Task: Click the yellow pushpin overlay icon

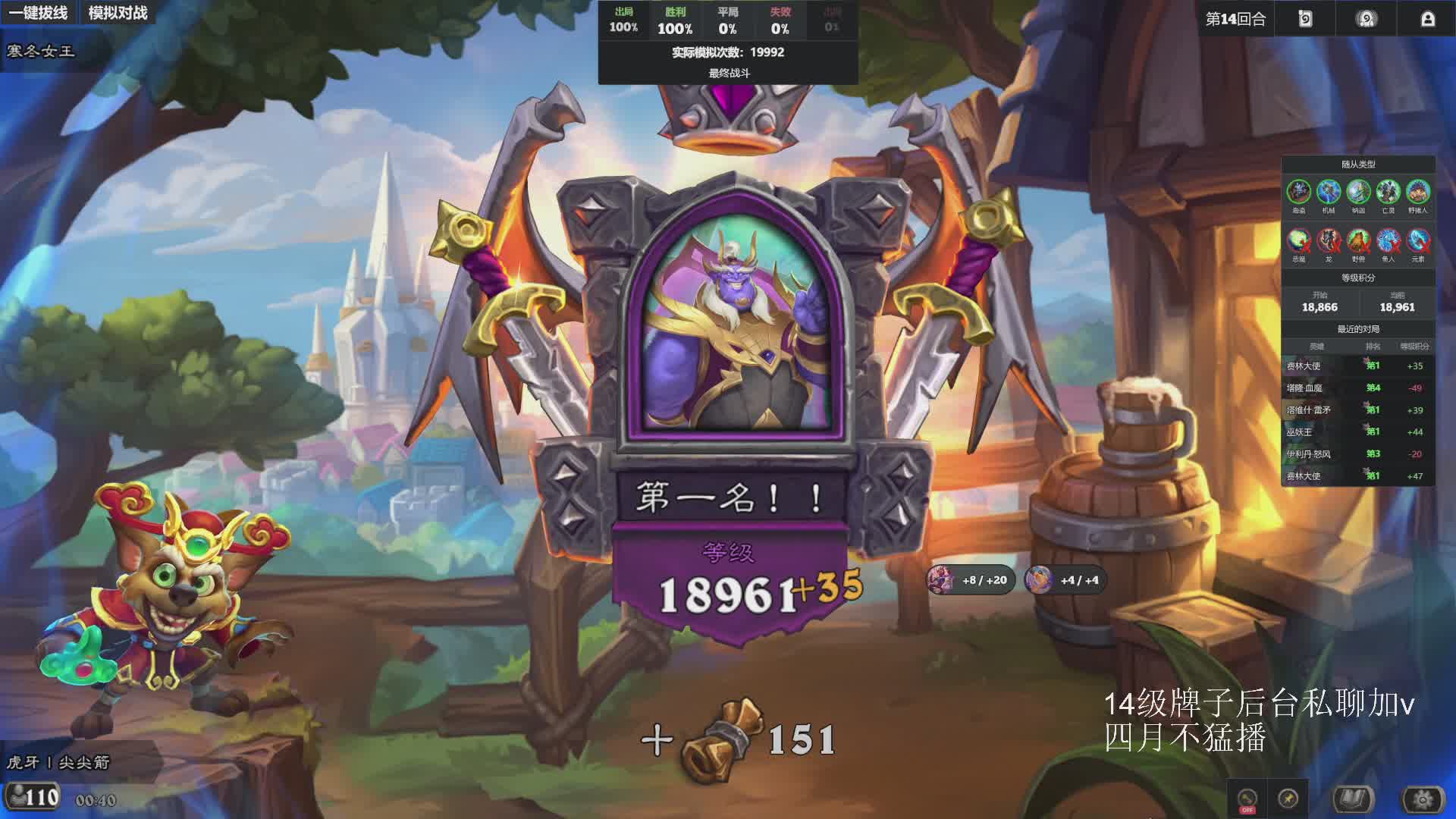Action: click(x=1288, y=799)
